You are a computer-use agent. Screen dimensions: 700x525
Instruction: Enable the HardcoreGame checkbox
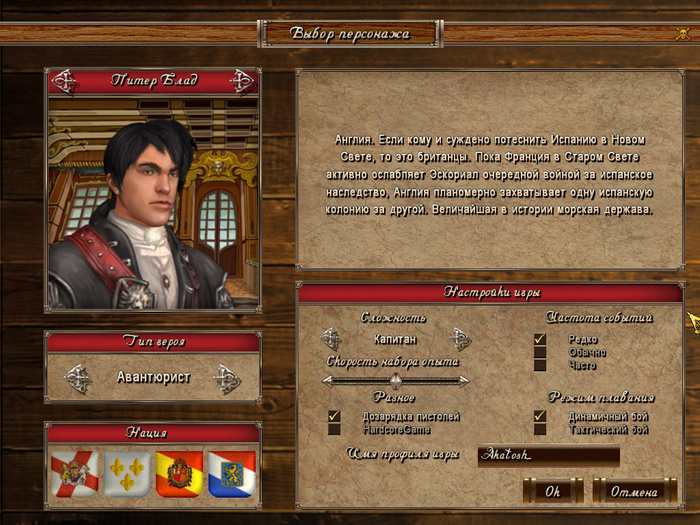pyautogui.click(x=335, y=429)
